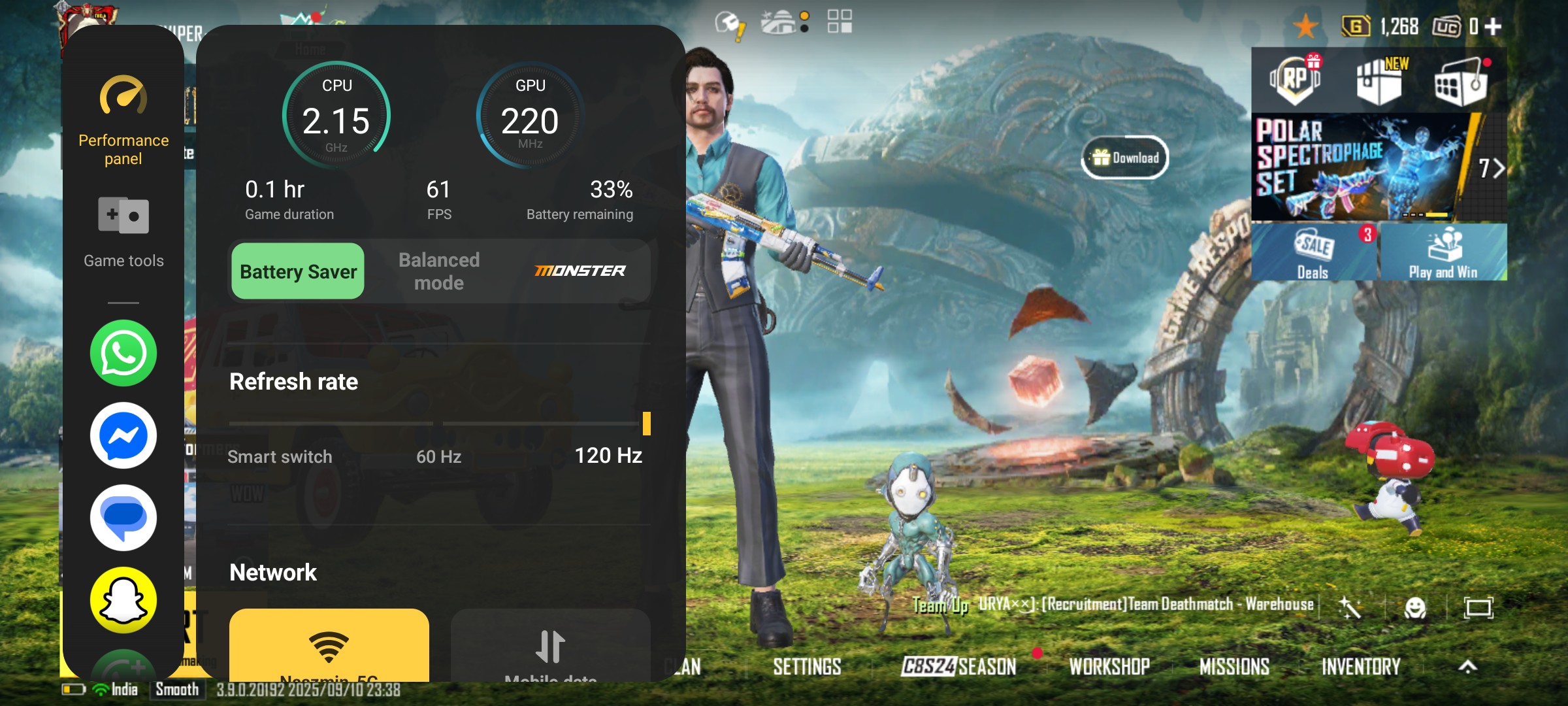Open the C8S24 Season page
The height and width of the screenshot is (706, 1568).
[958, 667]
